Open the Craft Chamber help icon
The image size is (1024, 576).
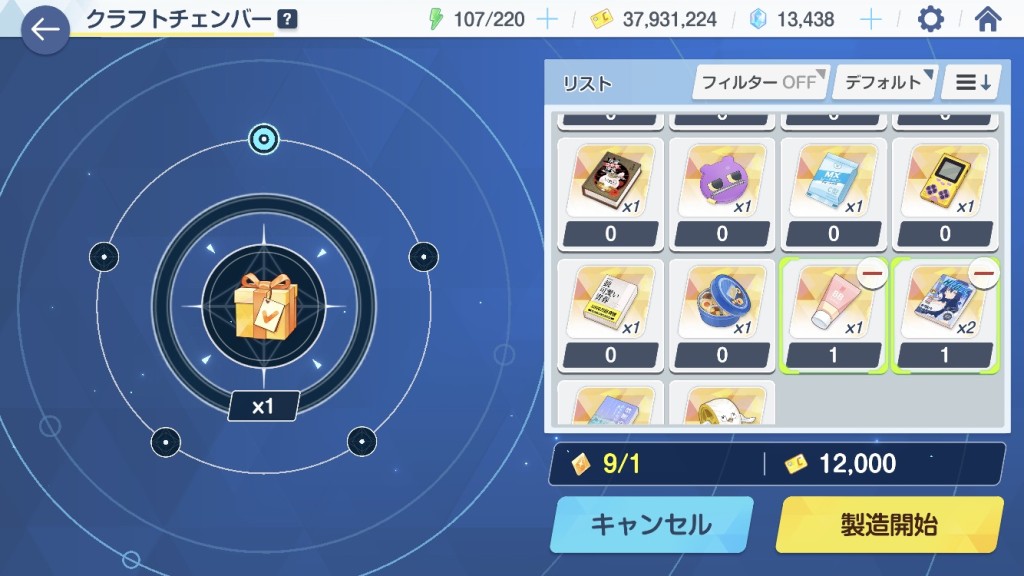click(288, 19)
